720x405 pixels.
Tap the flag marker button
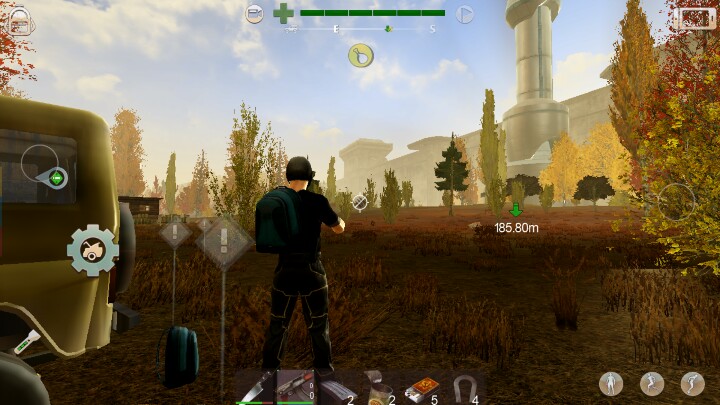[x=464, y=14]
